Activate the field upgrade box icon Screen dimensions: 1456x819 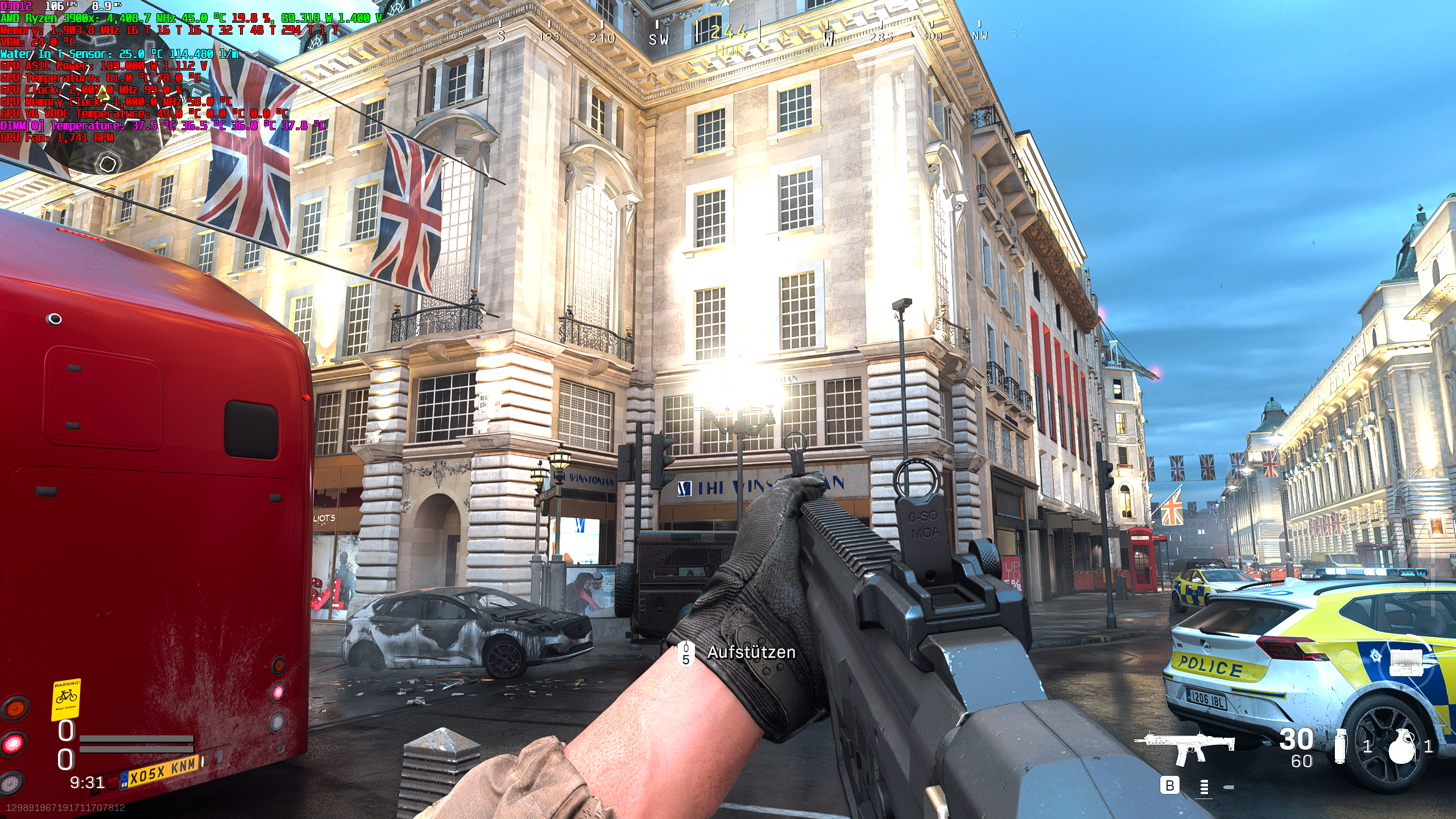[x=1406, y=663]
